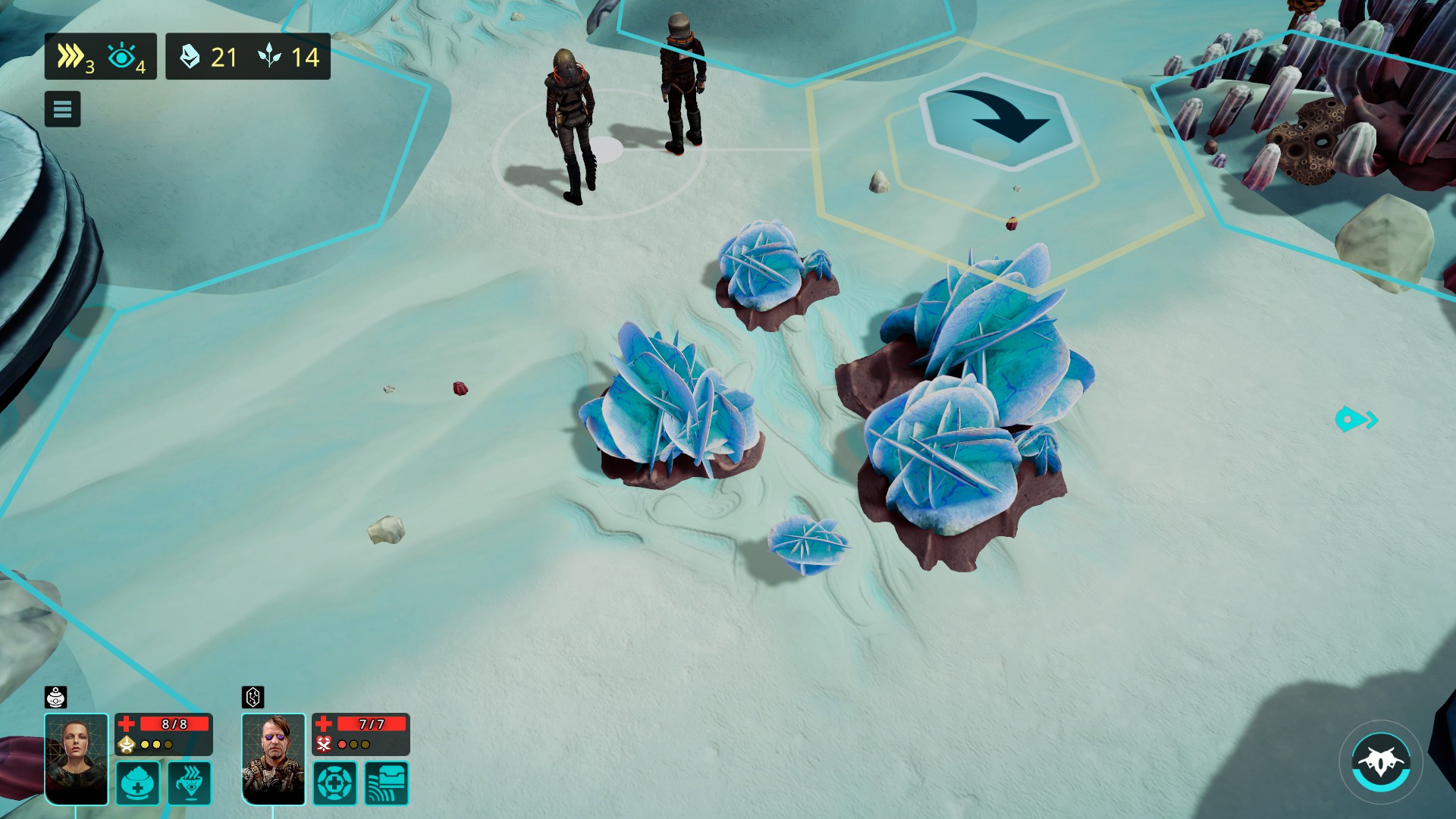Click the hexagonal circuit class badge
The width and height of the screenshot is (1456, 819).
click(253, 697)
